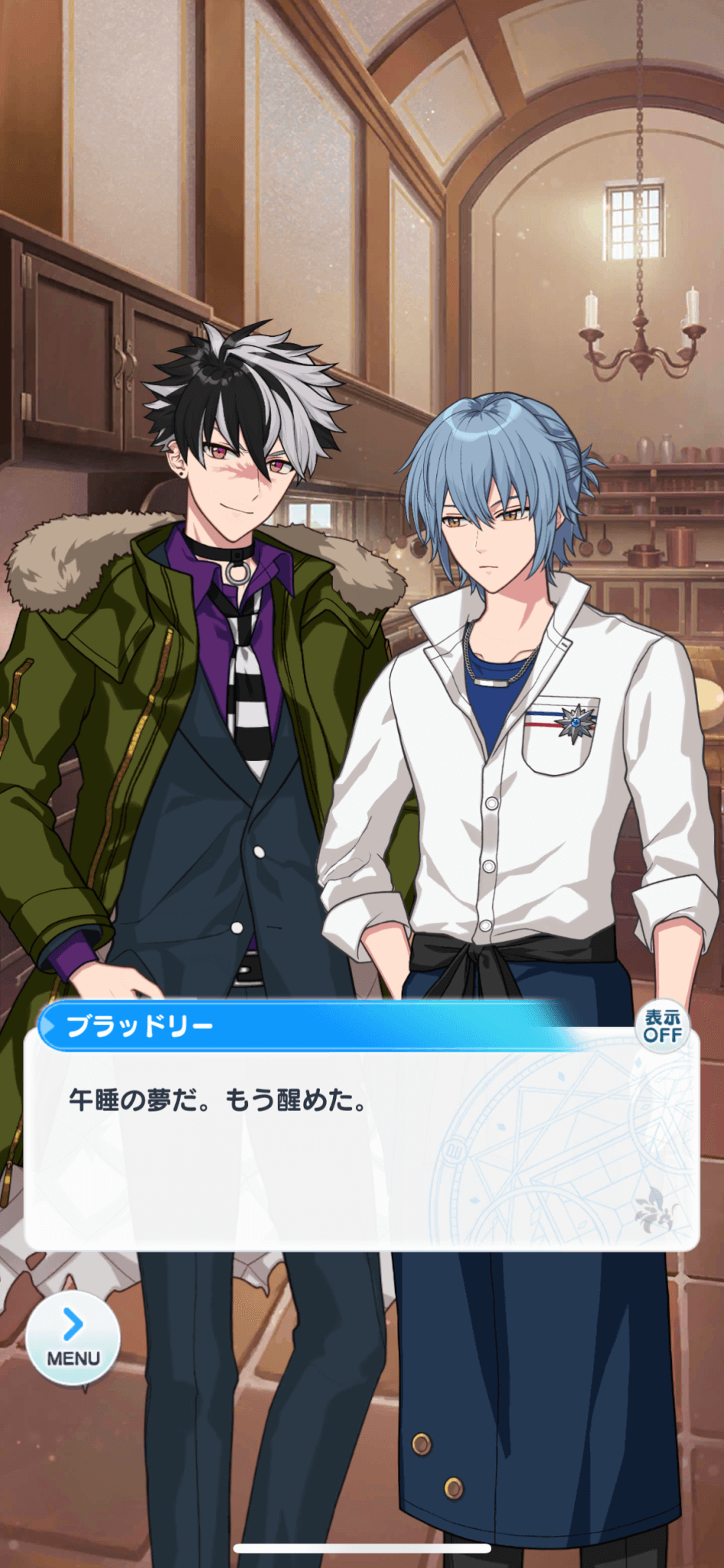Open the round MENU button
724x1568 pixels.
point(73,1338)
